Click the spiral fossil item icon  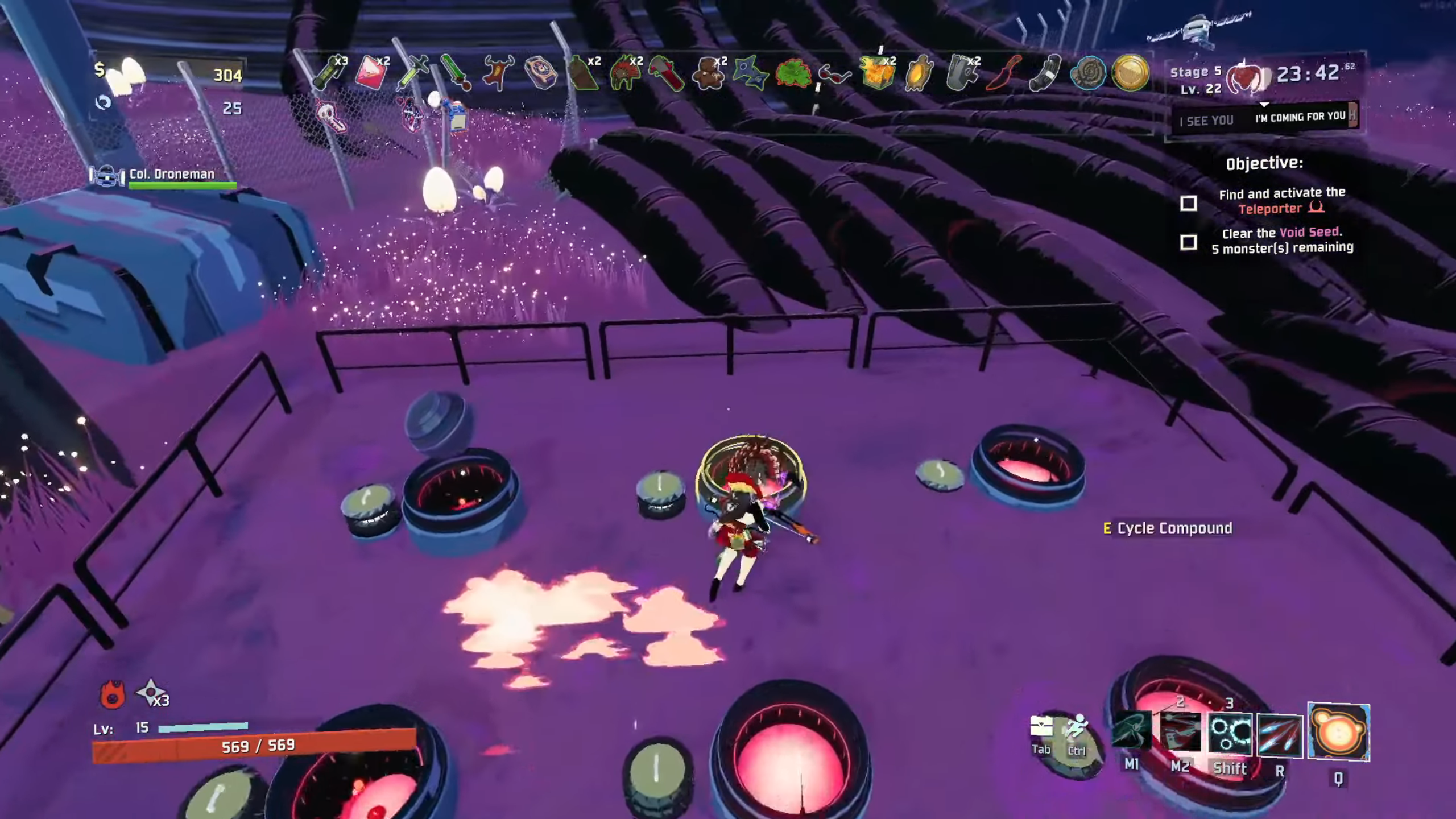tap(1087, 74)
